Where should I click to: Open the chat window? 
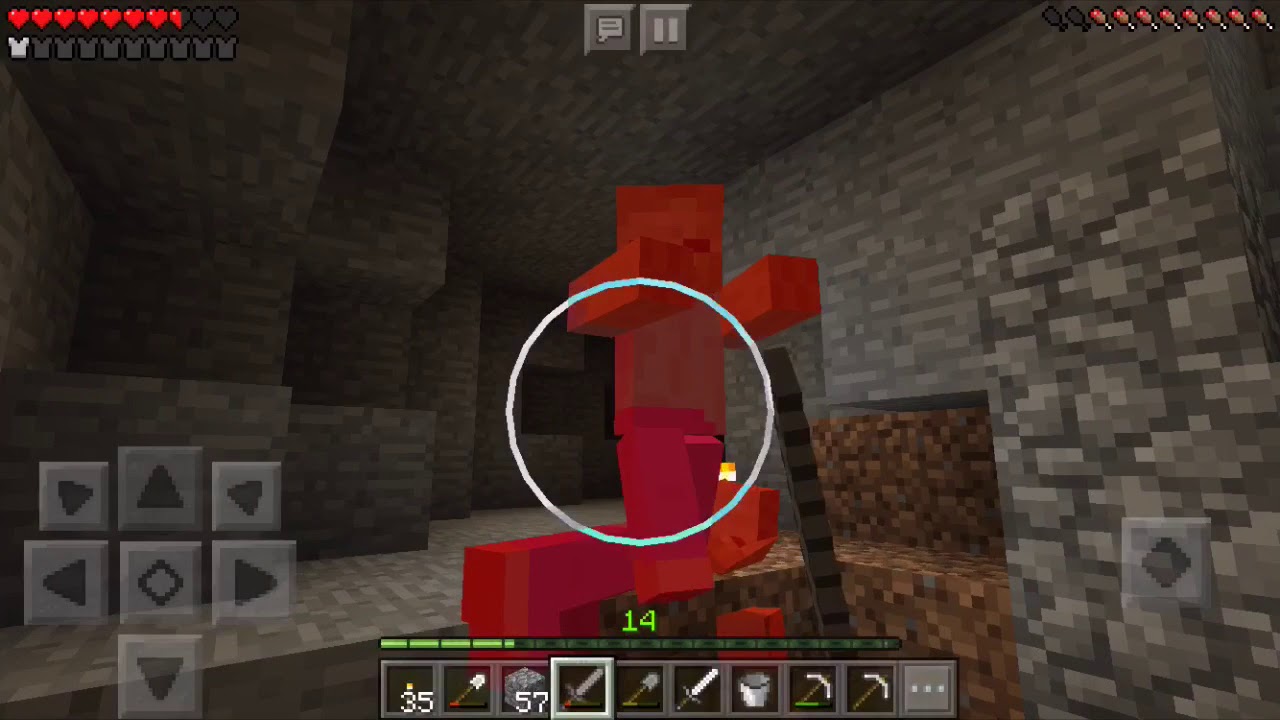pos(609,29)
